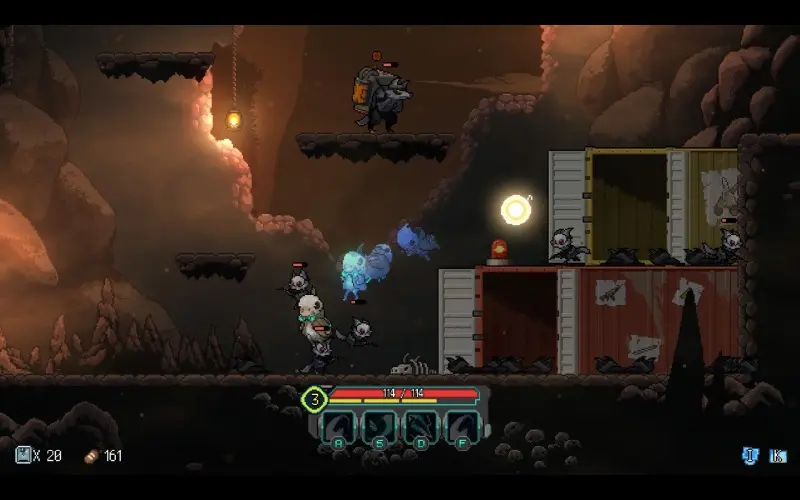The height and width of the screenshot is (500, 800).
Task: Select the ability slot labeled F
Action: [459, 427]
